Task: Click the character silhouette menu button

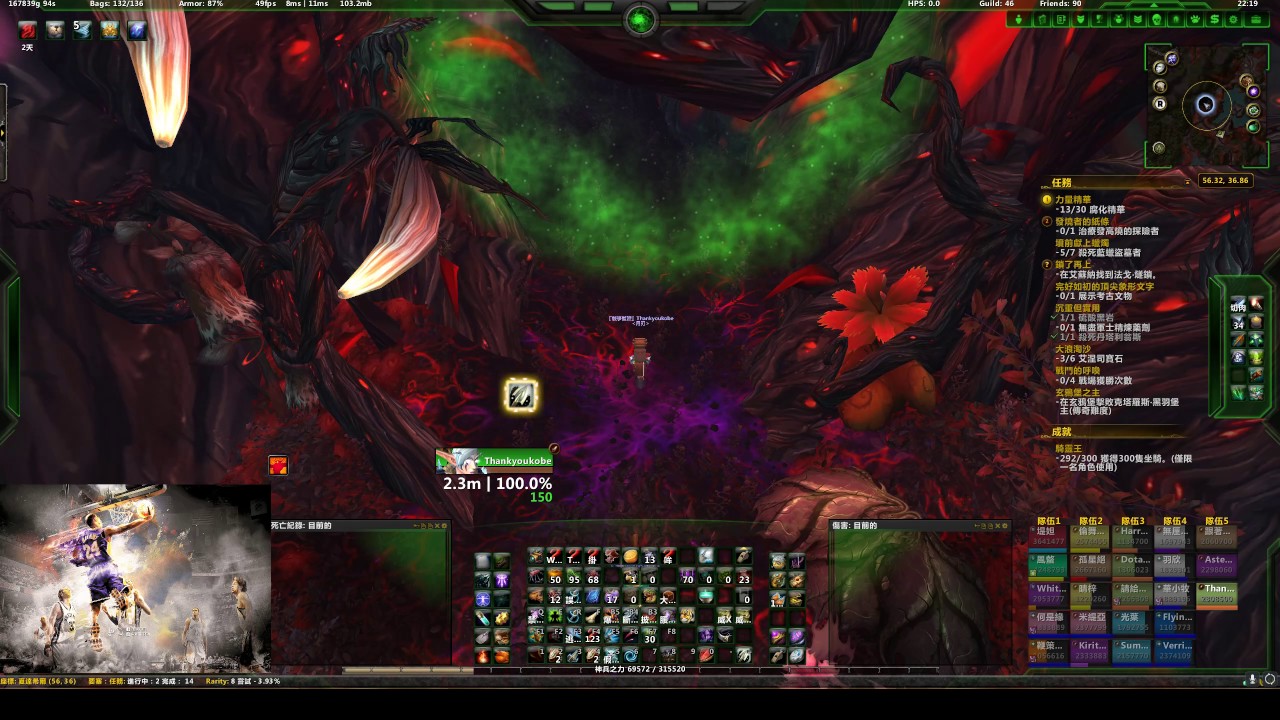Action: tap(1020, 20)
